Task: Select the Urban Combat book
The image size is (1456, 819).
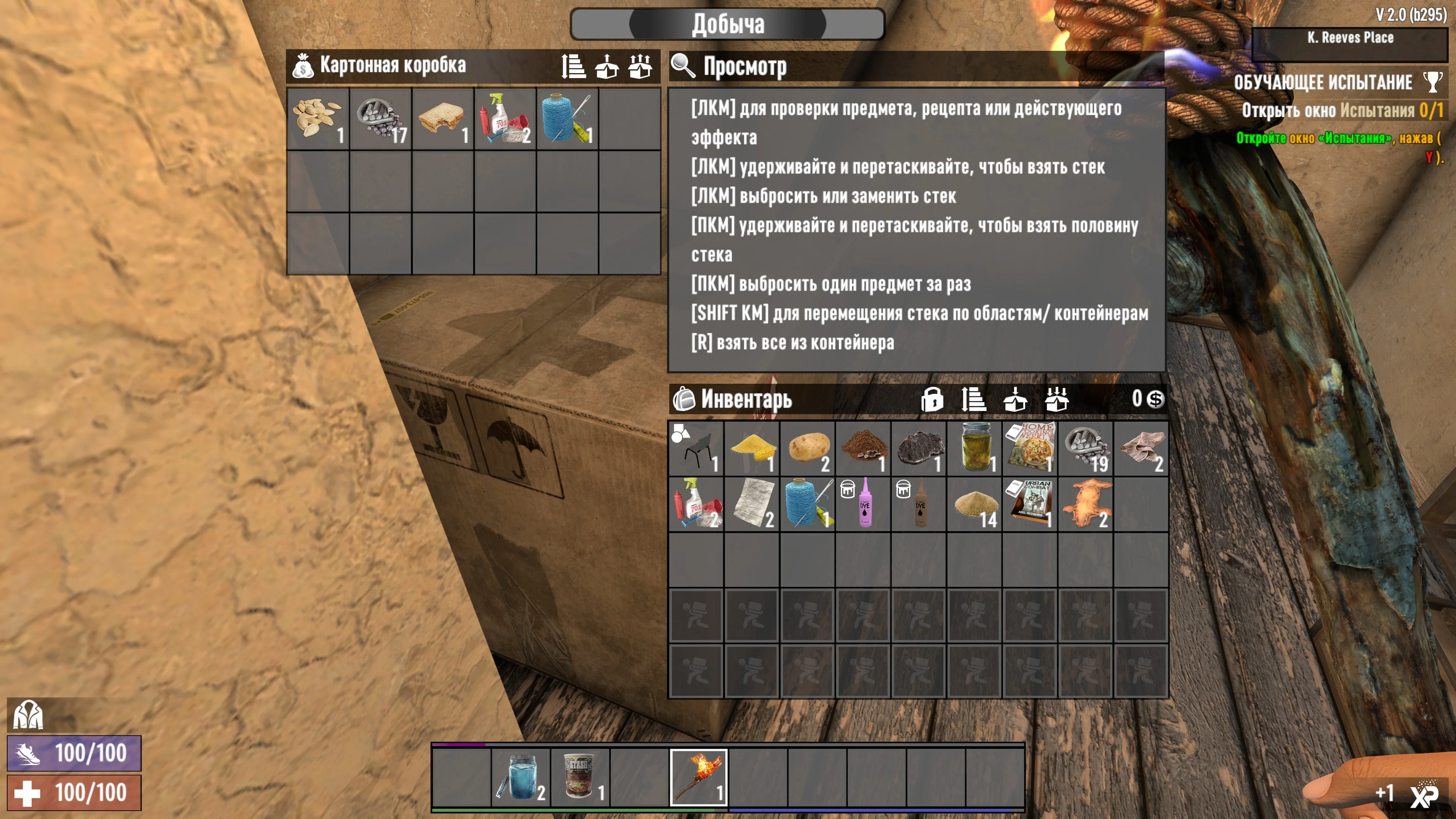Action: pos(1030,504)
